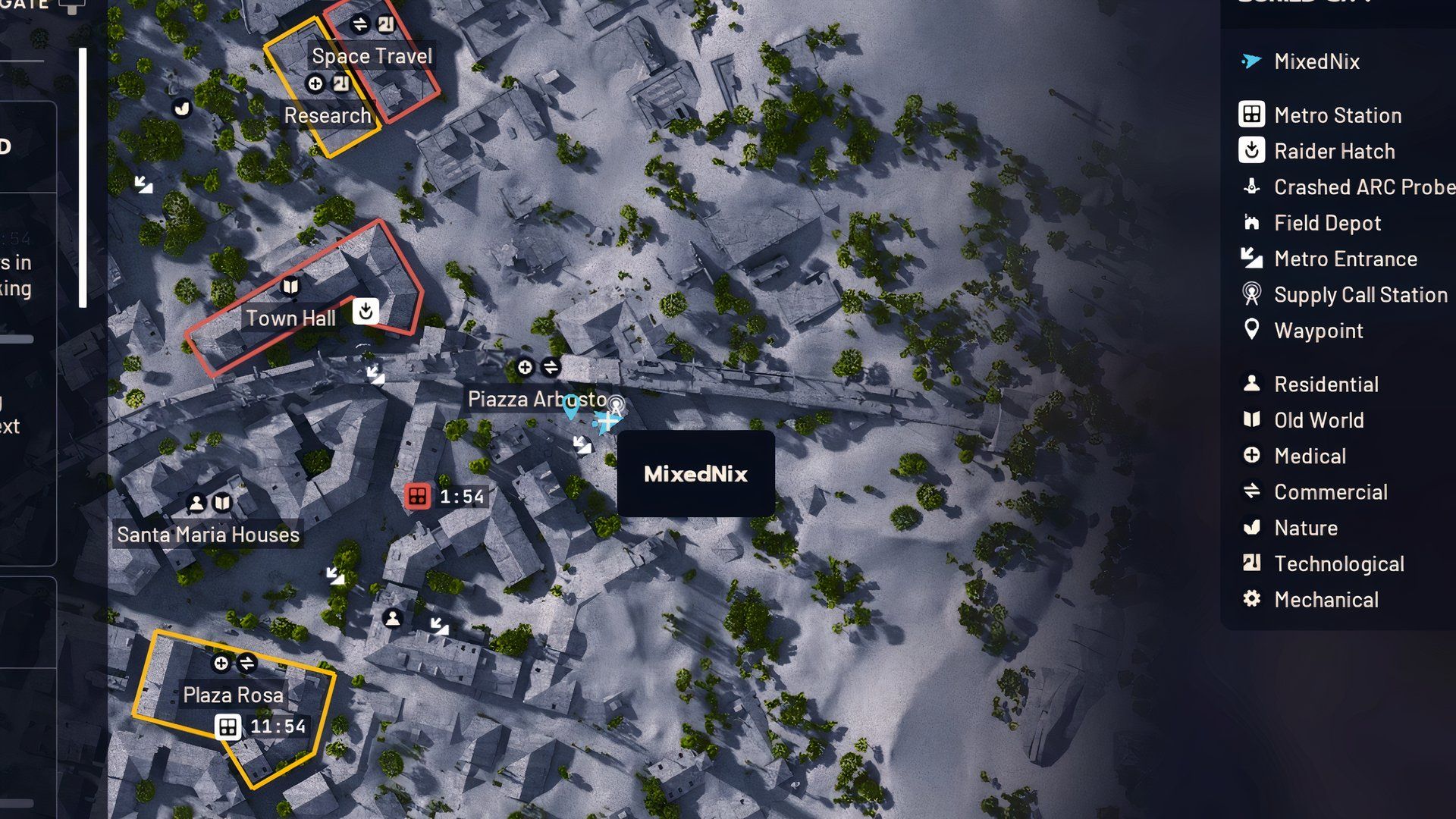The width and height of the screenshot is (1456, 819).
Task: Select the Field Depot legend icon
Action: coord(1250,223)
